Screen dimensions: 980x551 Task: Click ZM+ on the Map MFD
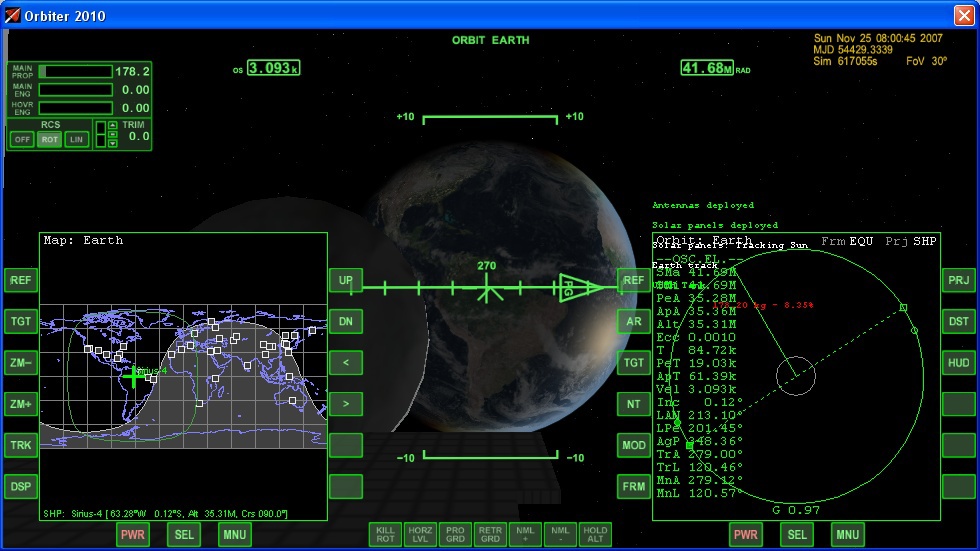[x=21, y=404]
